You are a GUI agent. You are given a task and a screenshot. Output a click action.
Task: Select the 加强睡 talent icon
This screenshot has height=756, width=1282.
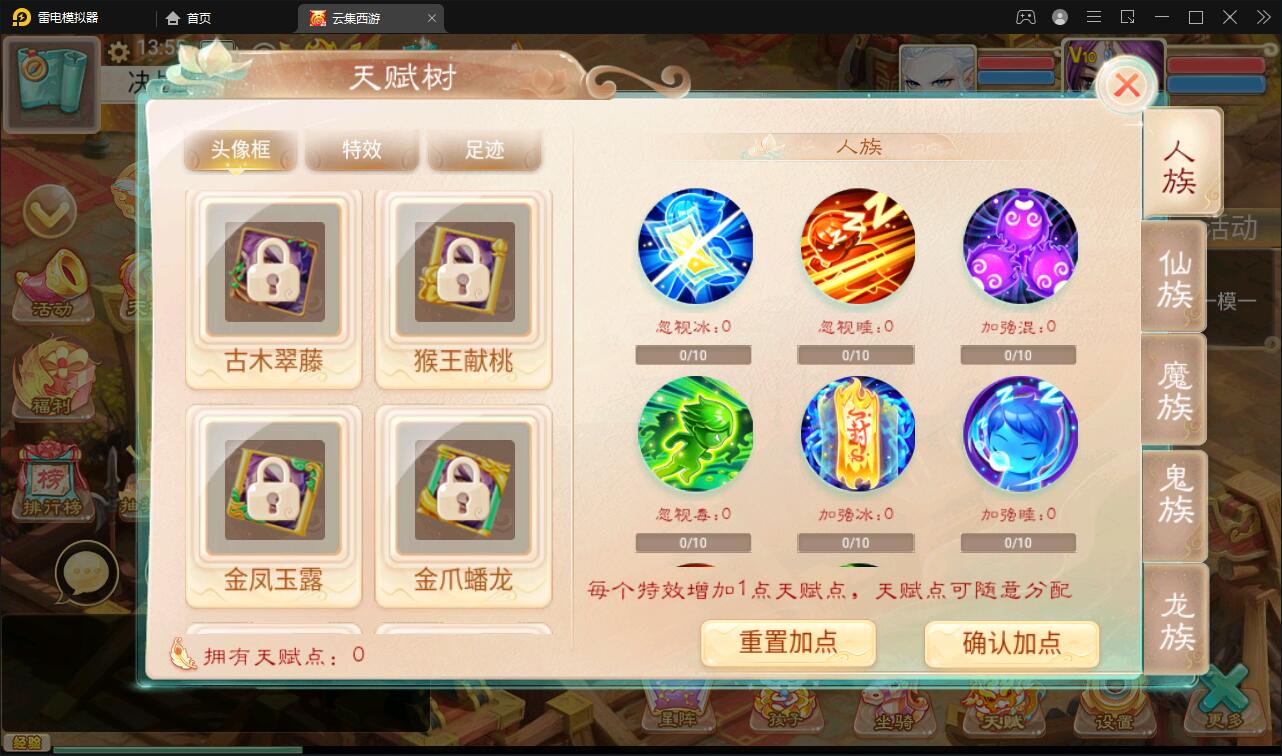coord(1018,433)
